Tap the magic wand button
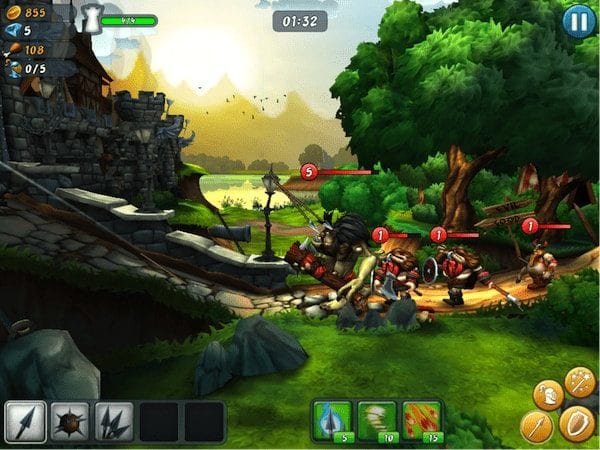This screenshot has width=600, height=450. [579, 380]
